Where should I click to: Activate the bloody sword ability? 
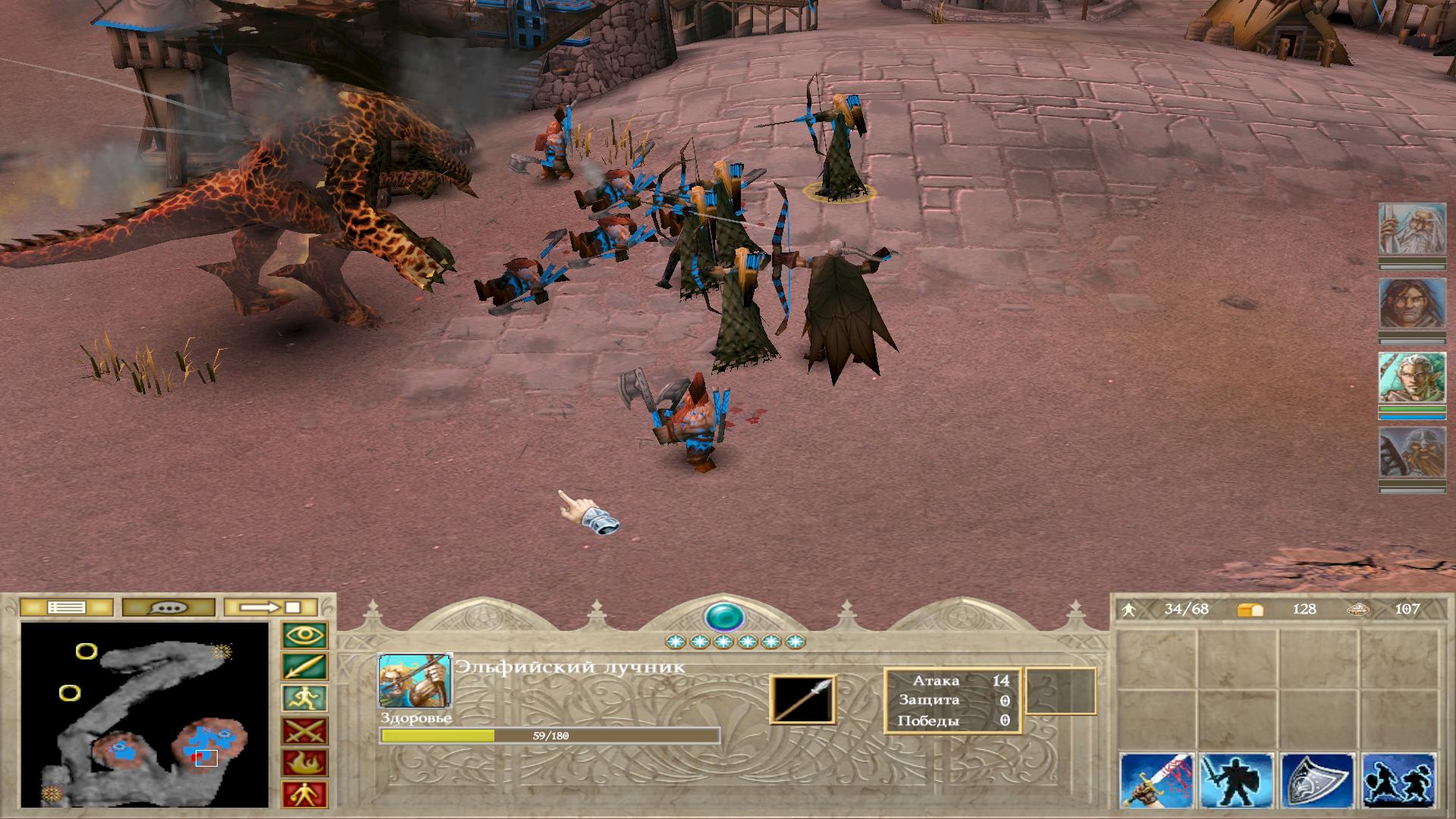click(1156, 780)
